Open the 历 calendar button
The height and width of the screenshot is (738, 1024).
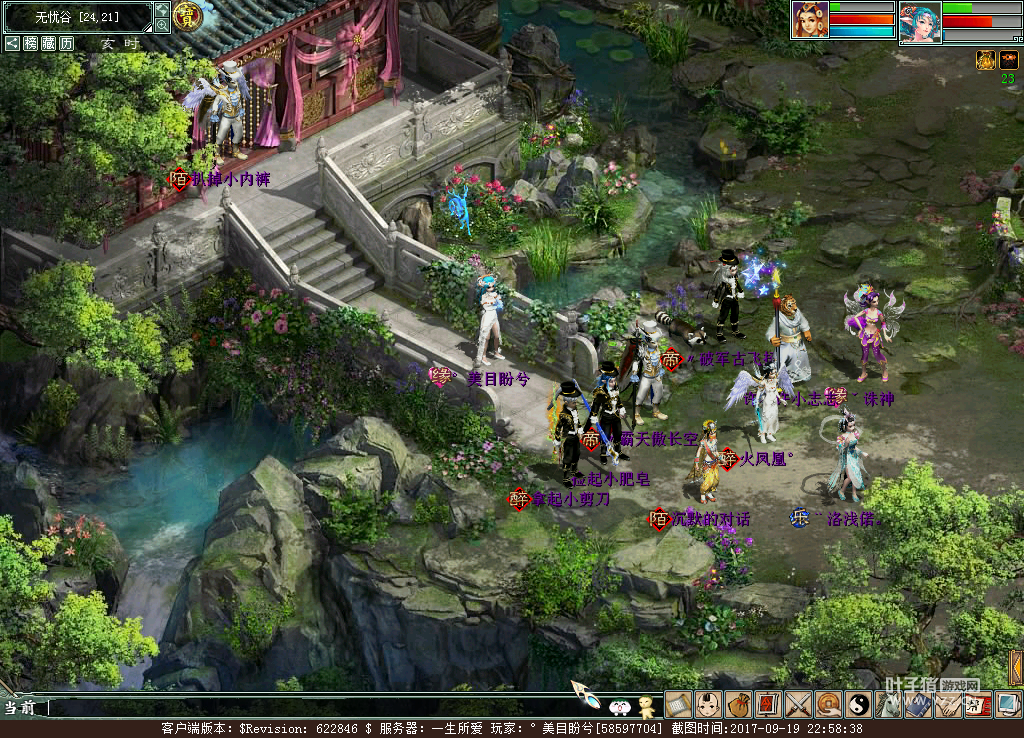[66, 43]
